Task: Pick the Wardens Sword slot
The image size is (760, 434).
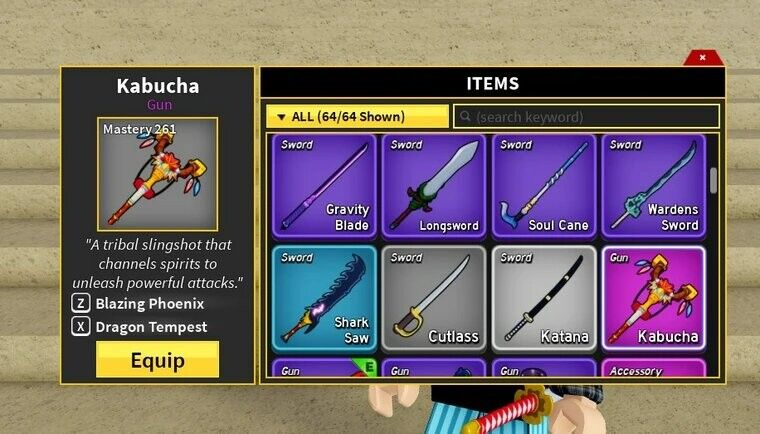Action: point(653,185)
